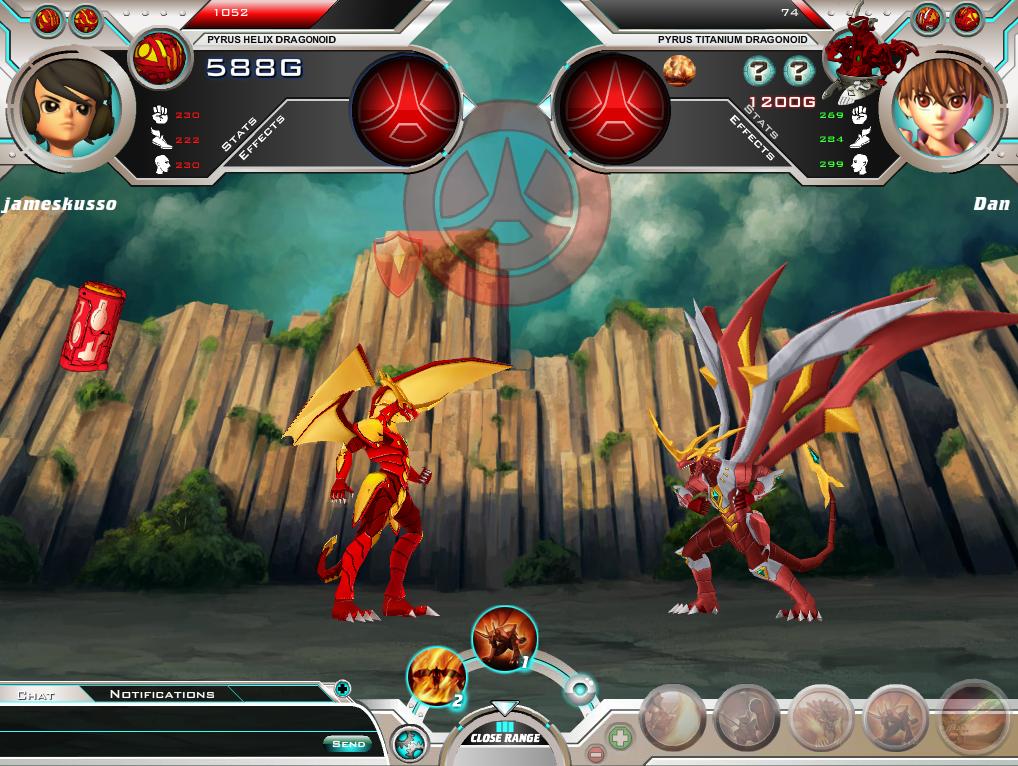Use ability card numbered 1
1018x766 pixels.
pos(504,639)
